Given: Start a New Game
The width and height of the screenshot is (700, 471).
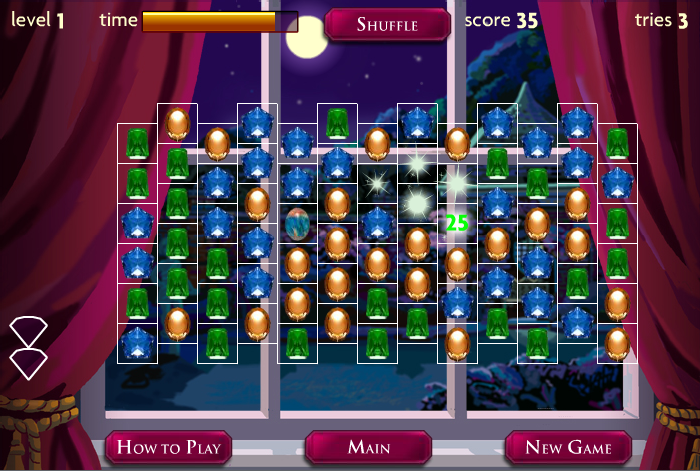Looking at the screenshot, I should pyautogui.click(x=569, y=447).
